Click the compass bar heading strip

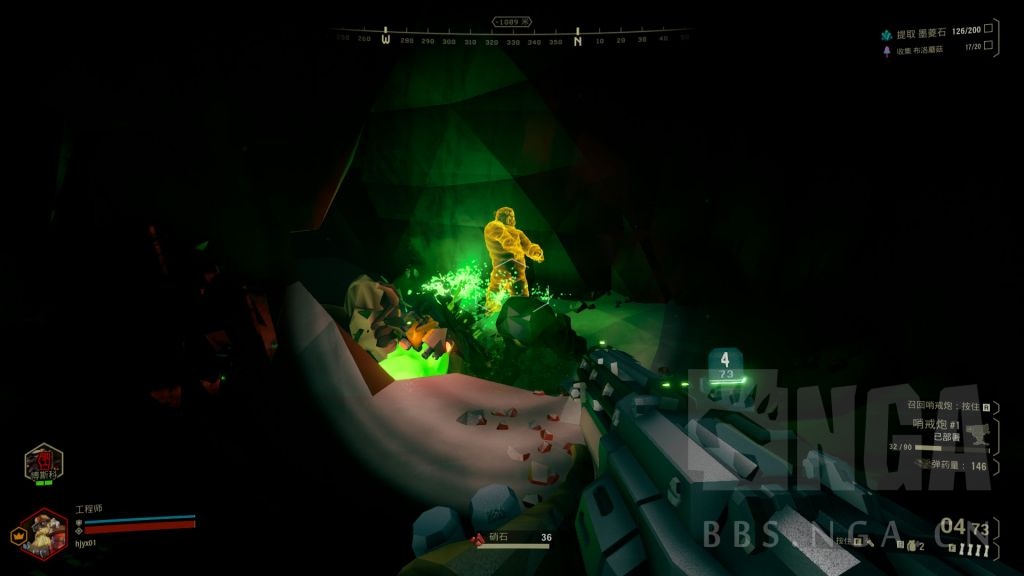coord(512,41)
